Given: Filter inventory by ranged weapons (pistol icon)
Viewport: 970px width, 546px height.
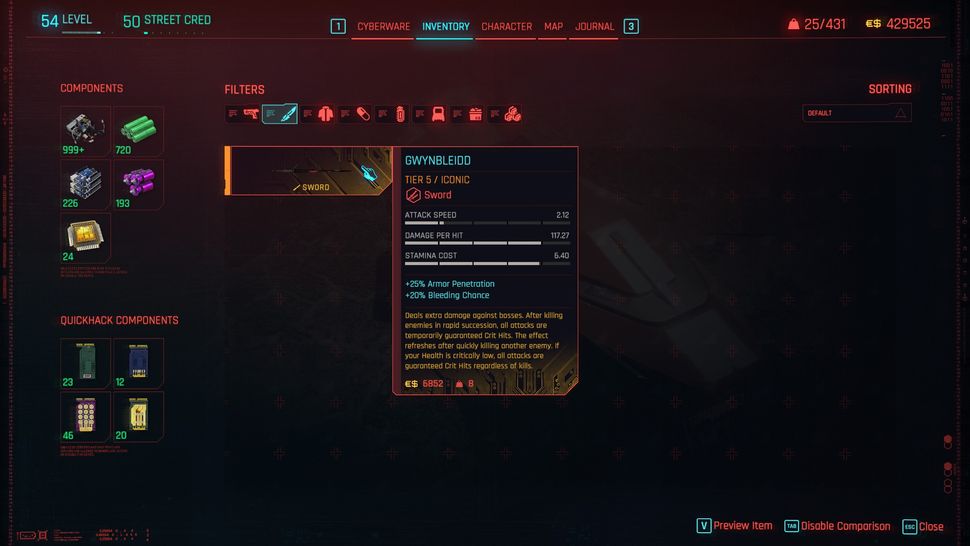Looking at the screenshot, I should coord(251,114).
